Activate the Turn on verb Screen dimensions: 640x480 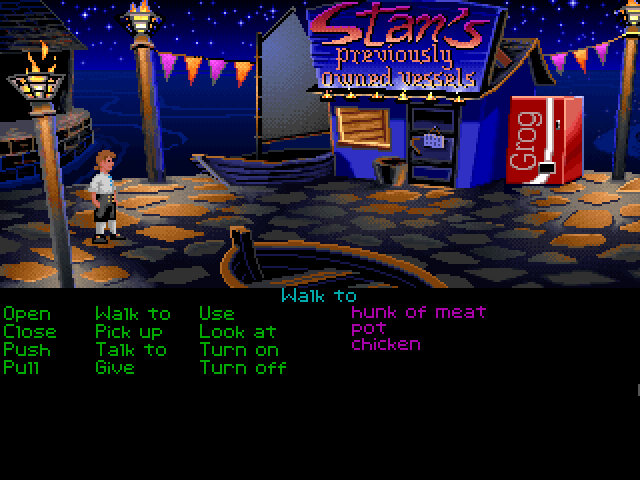coord(239,349)
